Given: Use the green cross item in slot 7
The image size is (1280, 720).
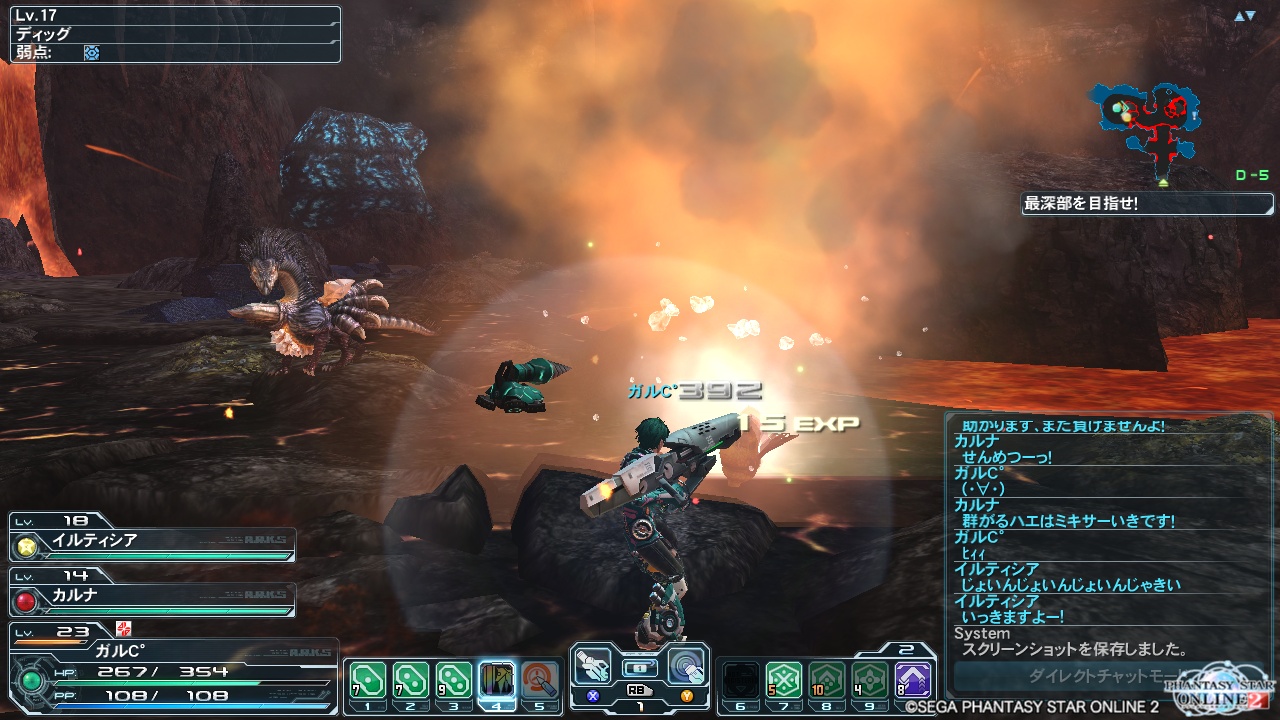Looking at the screenshot, I should click(784, 680).
